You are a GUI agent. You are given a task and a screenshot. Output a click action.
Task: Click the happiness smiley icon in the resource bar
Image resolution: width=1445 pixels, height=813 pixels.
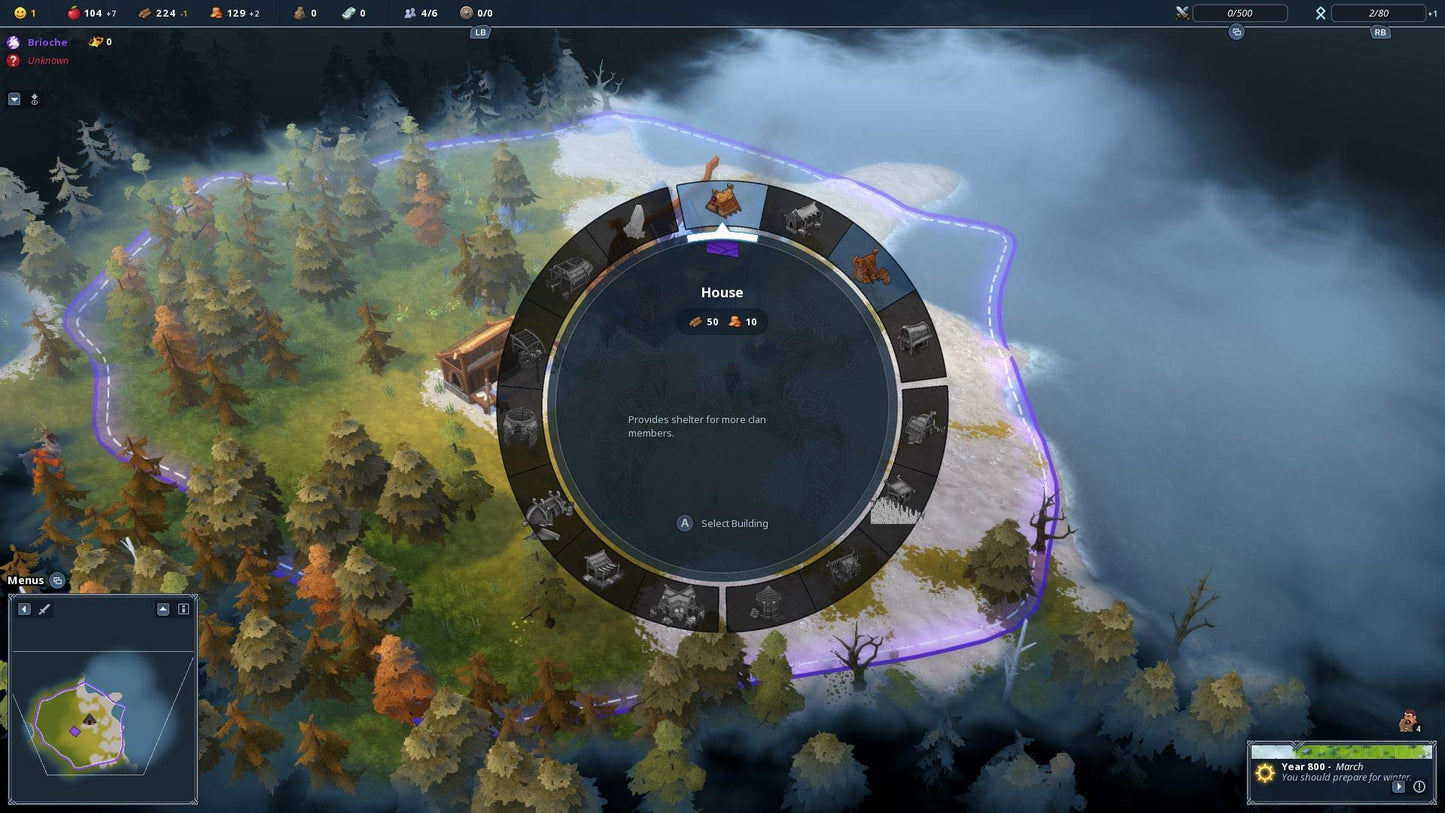pyautogui.click(x=20, y=13)
